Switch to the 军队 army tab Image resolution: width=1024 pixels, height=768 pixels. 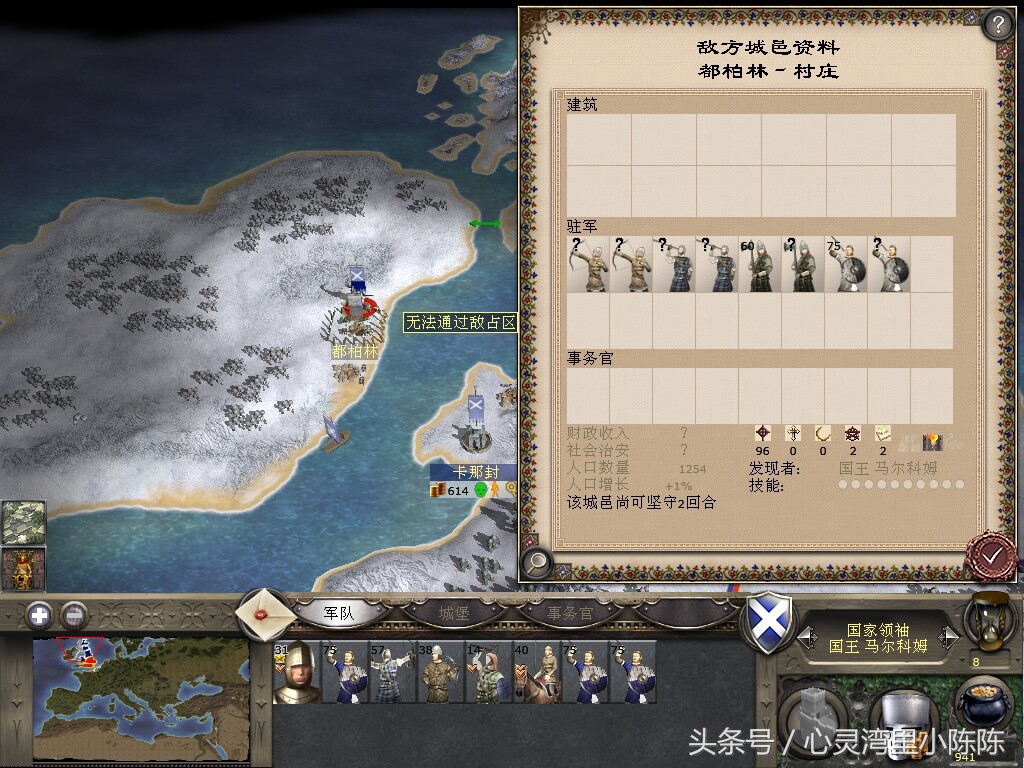[x=340, y=612]
